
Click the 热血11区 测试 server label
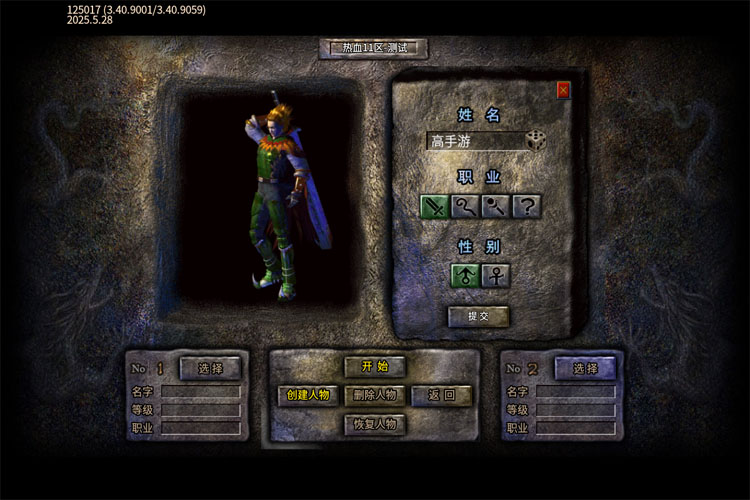click(374, 48)
